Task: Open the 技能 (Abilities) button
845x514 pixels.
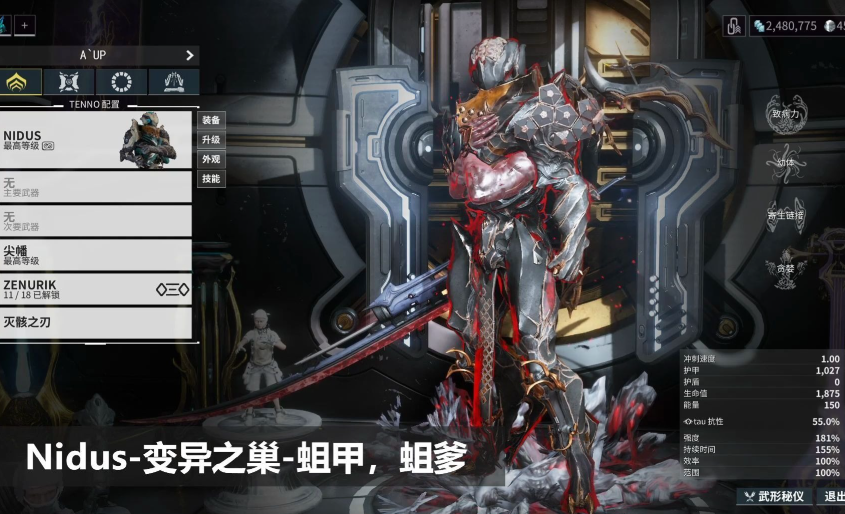Action: coord(211,179)
